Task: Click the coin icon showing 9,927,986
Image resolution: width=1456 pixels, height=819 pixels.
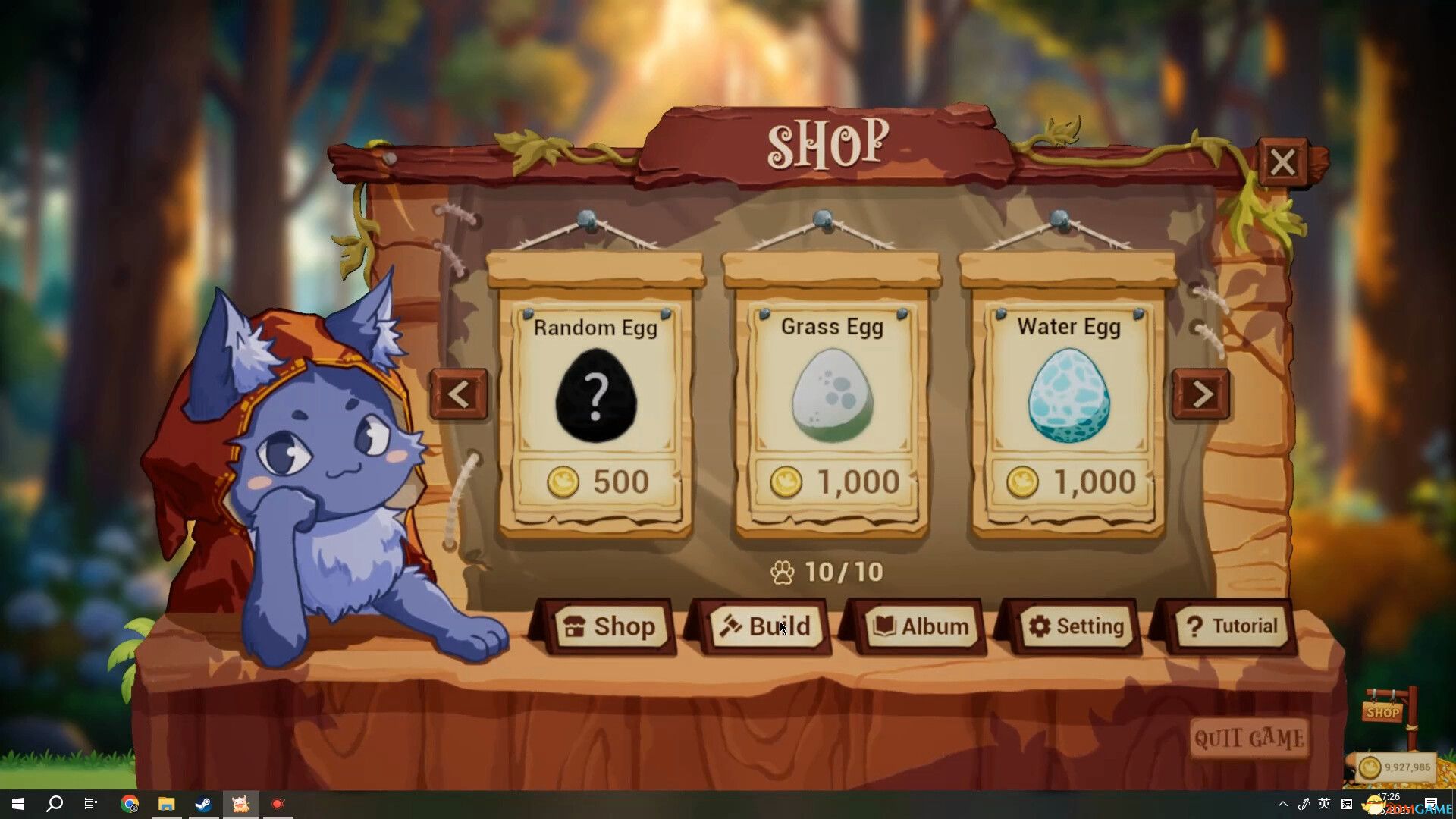Action: click(x=1370, y=767)
